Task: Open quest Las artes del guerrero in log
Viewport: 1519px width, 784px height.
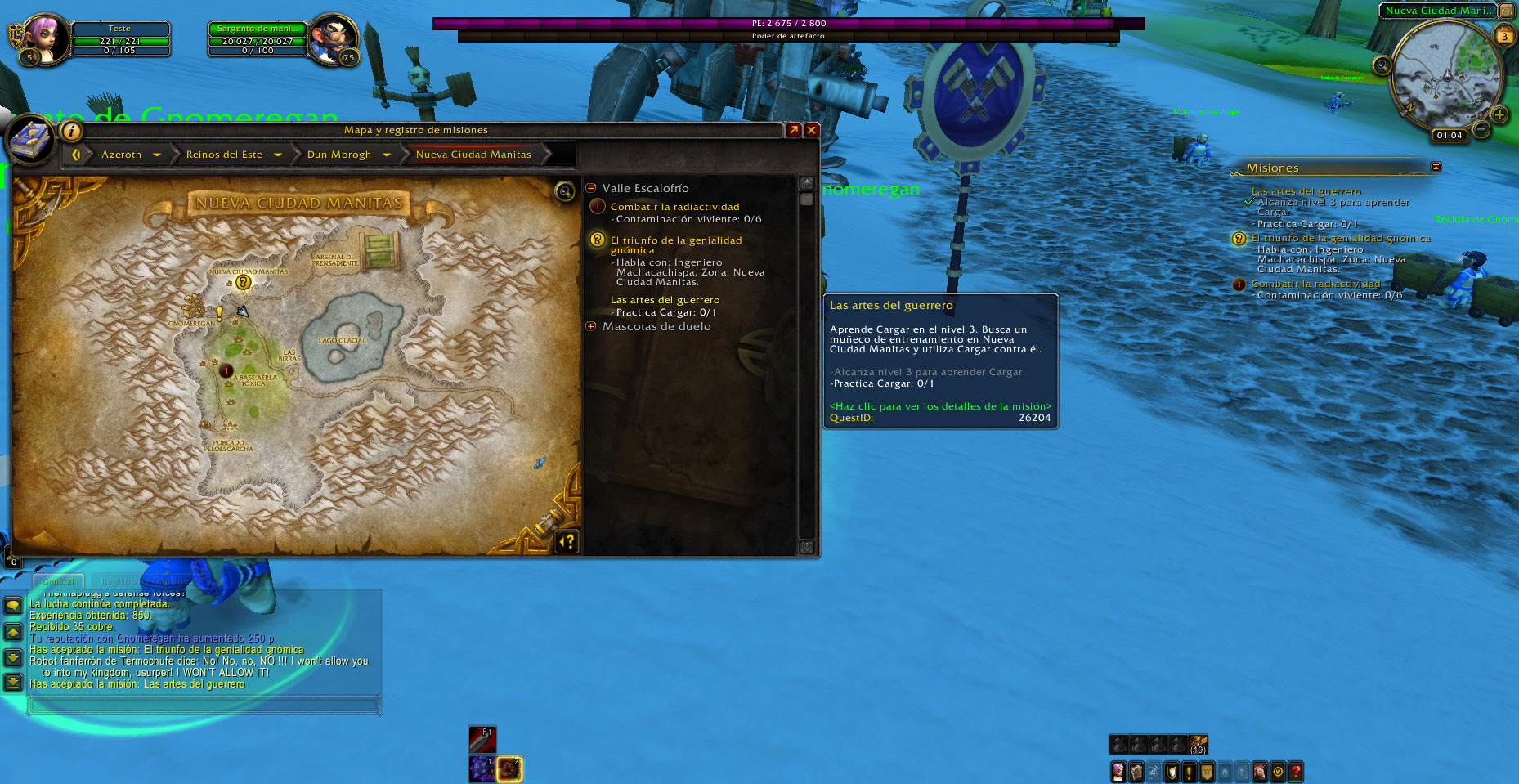Action: click(x=665, y=300)
